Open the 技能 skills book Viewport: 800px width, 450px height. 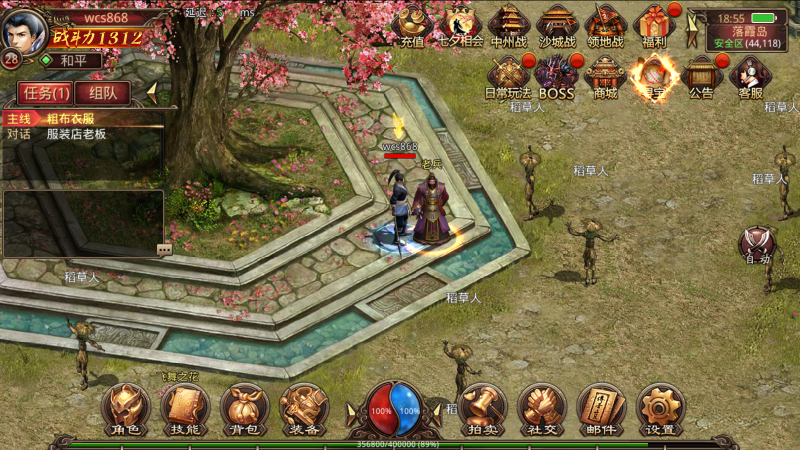(x=185, y=409)
